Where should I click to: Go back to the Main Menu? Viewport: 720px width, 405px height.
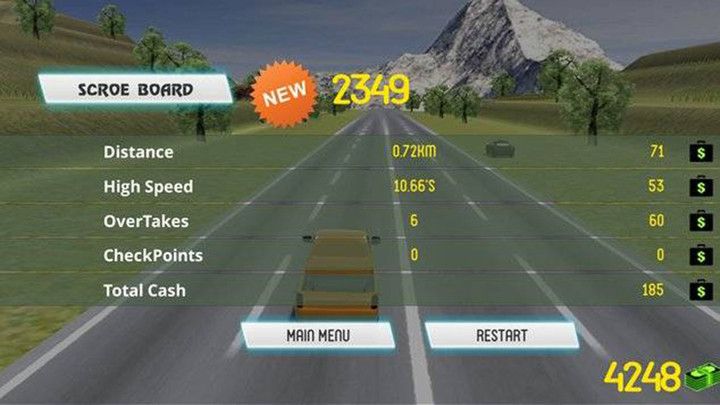(x=318, y=335)
